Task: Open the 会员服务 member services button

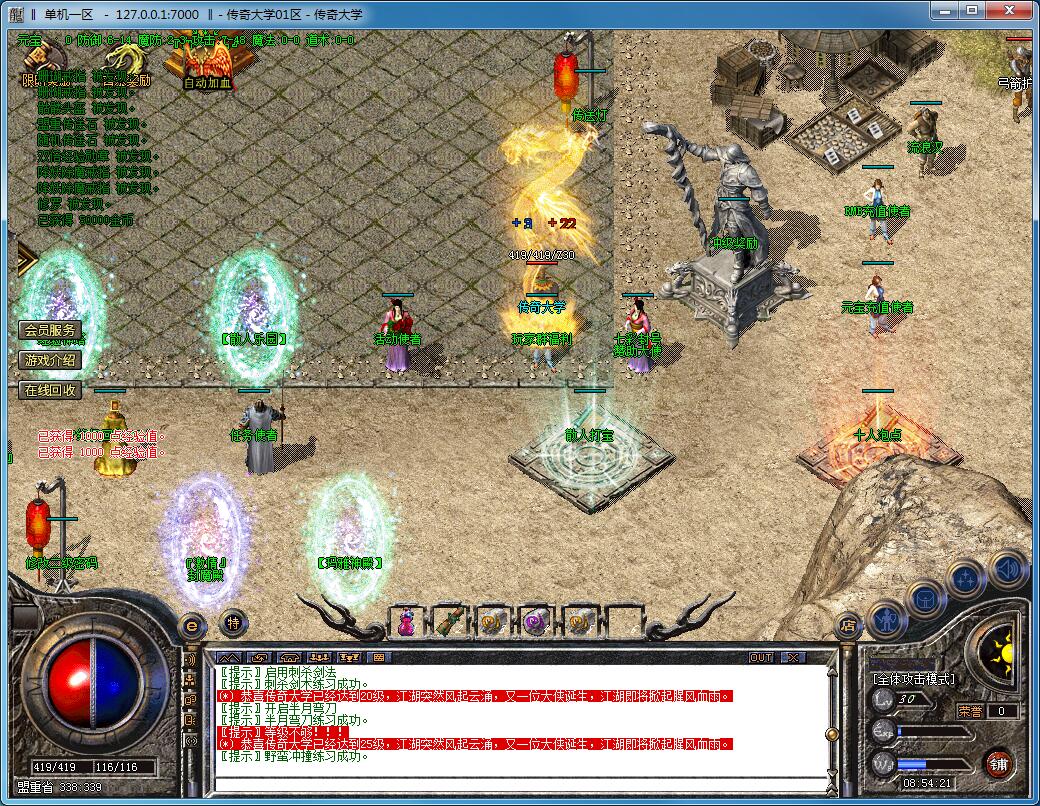Action: [x=50, y=331]
